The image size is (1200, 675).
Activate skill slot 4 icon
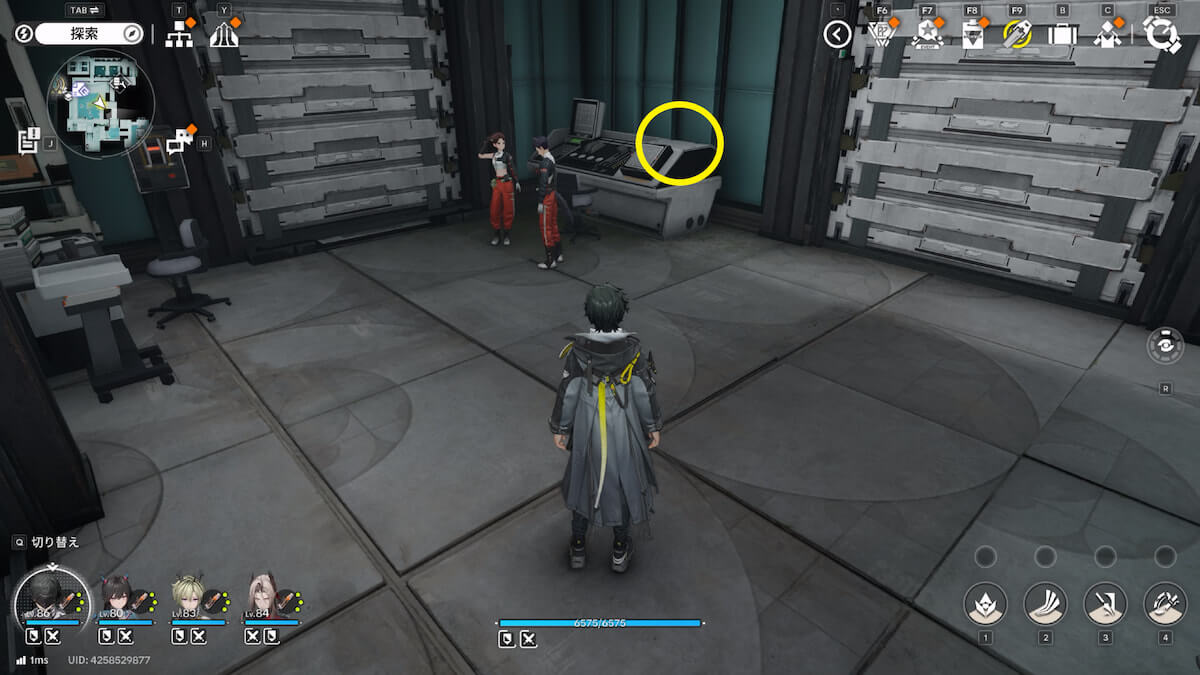coord(1165,603)
